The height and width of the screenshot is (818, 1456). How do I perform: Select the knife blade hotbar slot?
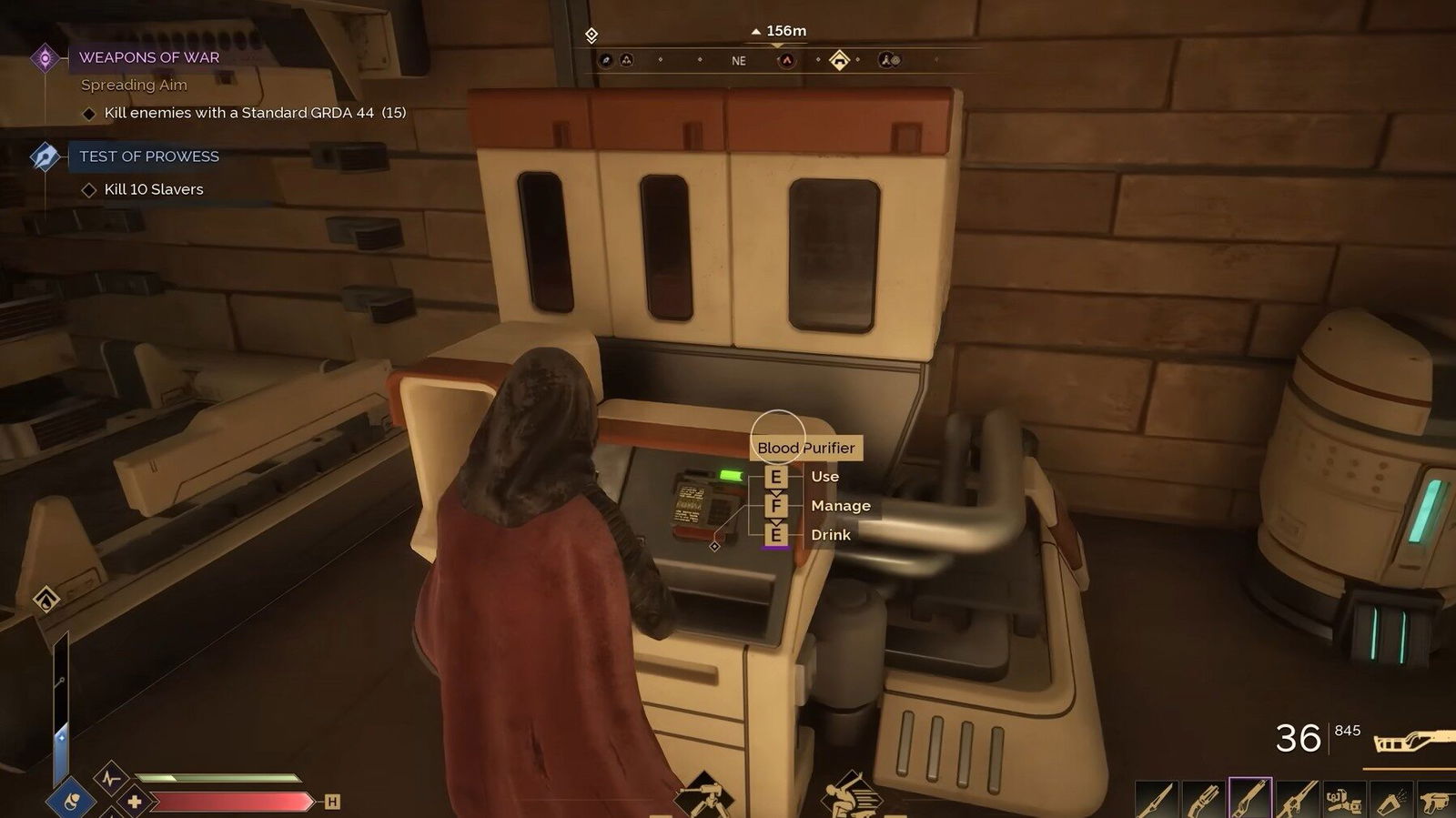click(x=1156, y=800)
